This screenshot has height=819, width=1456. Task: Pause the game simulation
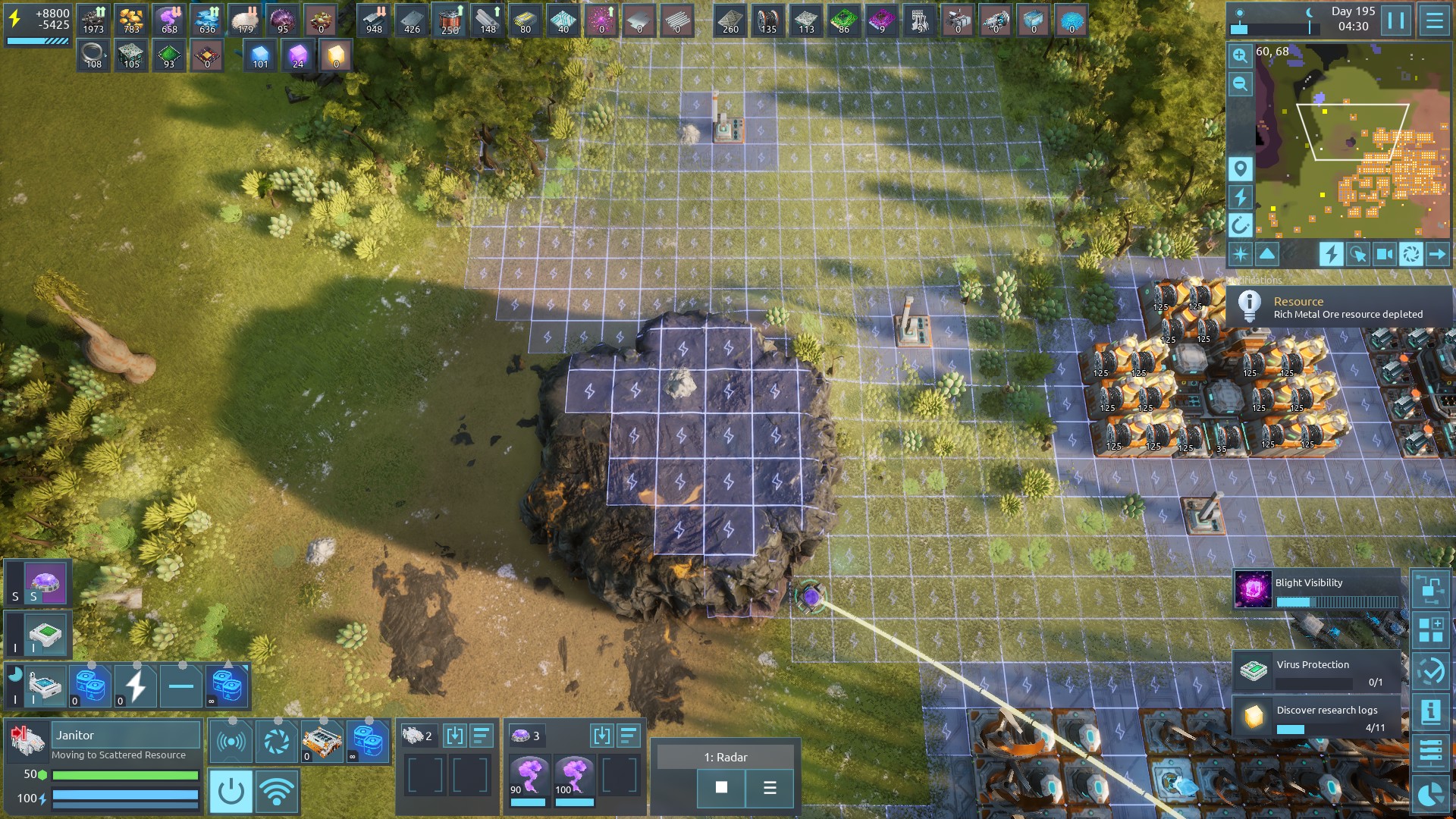[1396, 20]
